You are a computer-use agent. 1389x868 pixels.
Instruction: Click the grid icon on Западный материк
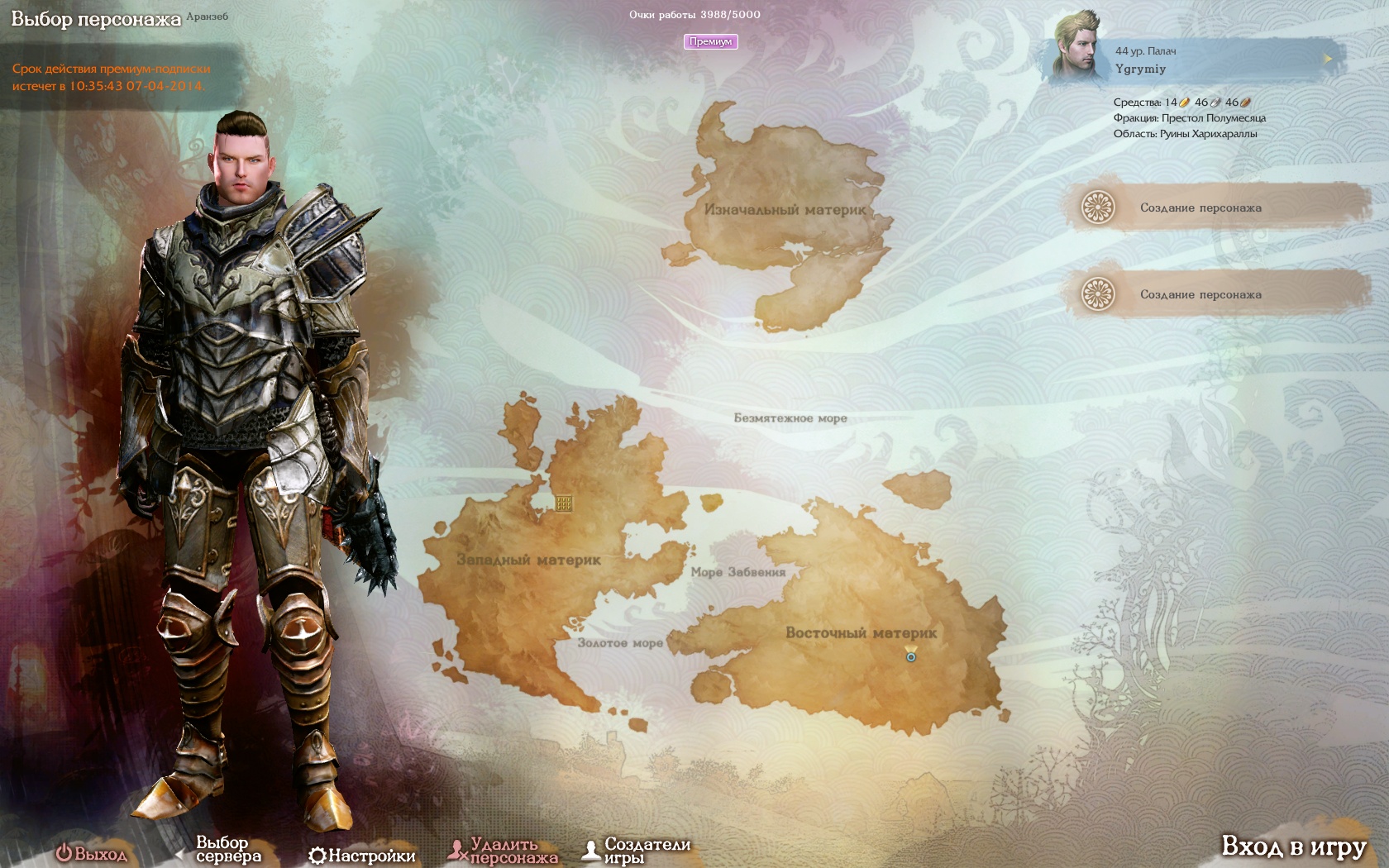click(564, 503)
